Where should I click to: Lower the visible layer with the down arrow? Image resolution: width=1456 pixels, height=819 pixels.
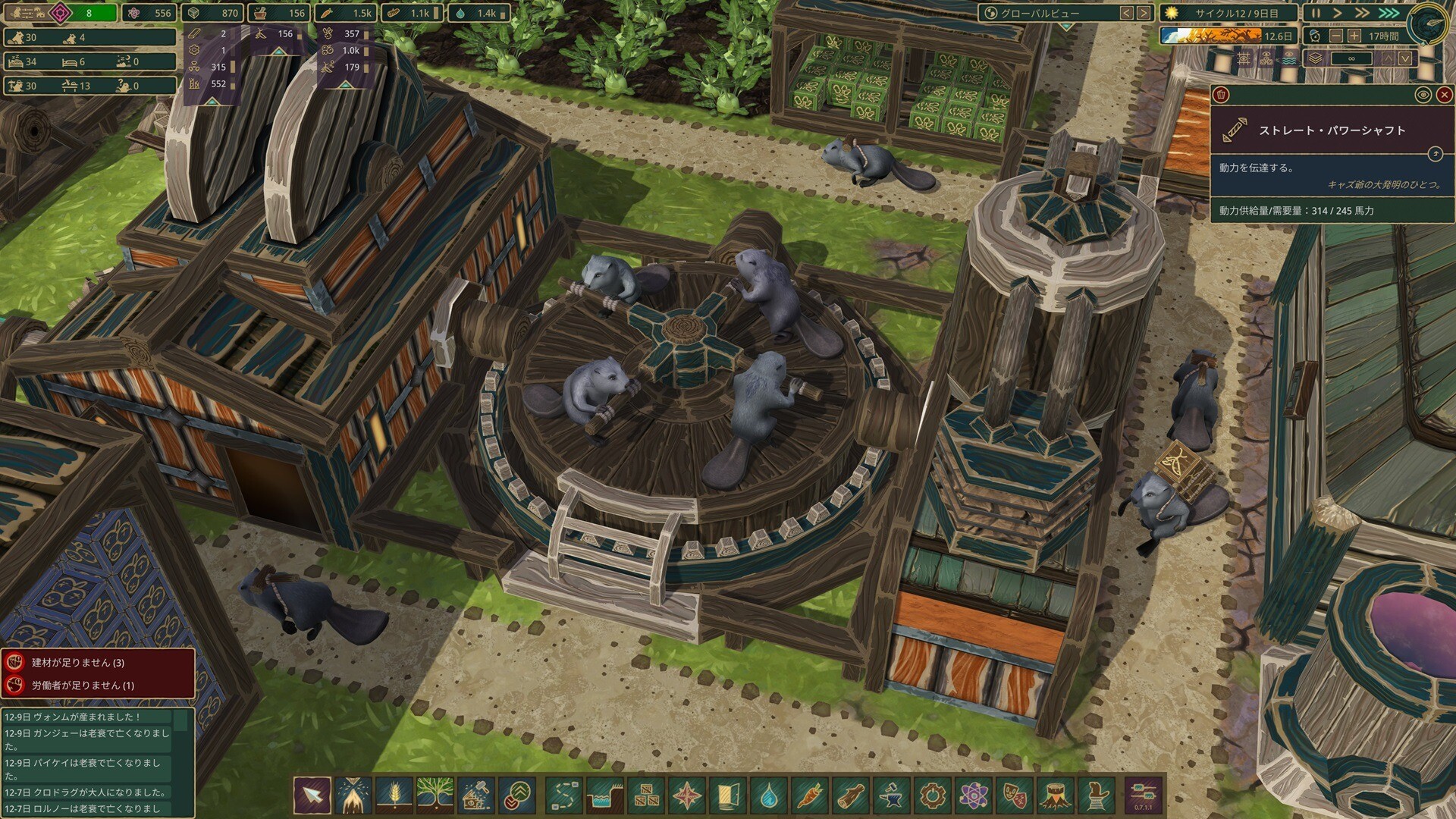pyautogui.click(x=1405, y=58)
